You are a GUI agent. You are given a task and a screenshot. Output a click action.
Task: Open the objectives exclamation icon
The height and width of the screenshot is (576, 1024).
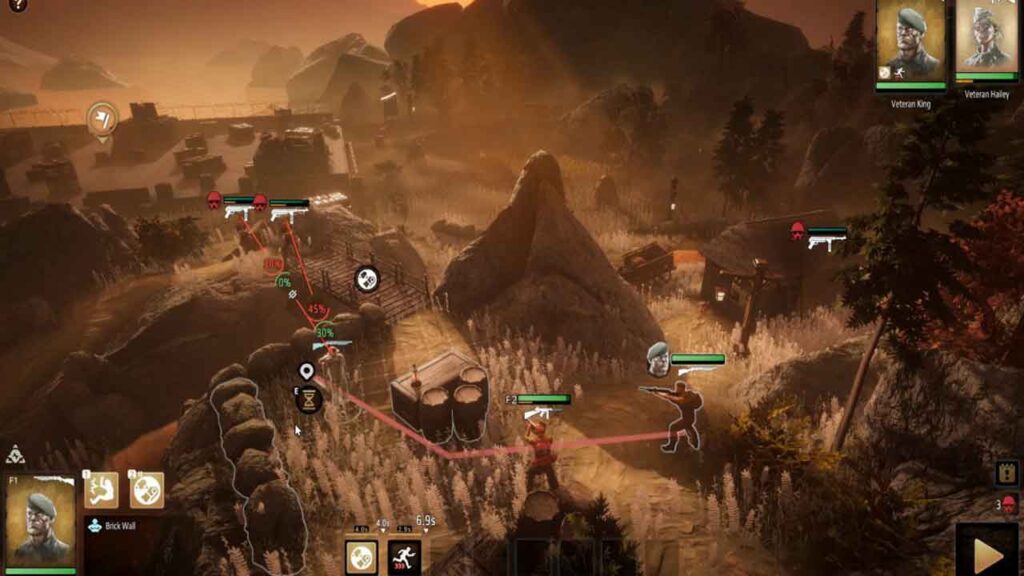click(x=1008, y=472)
